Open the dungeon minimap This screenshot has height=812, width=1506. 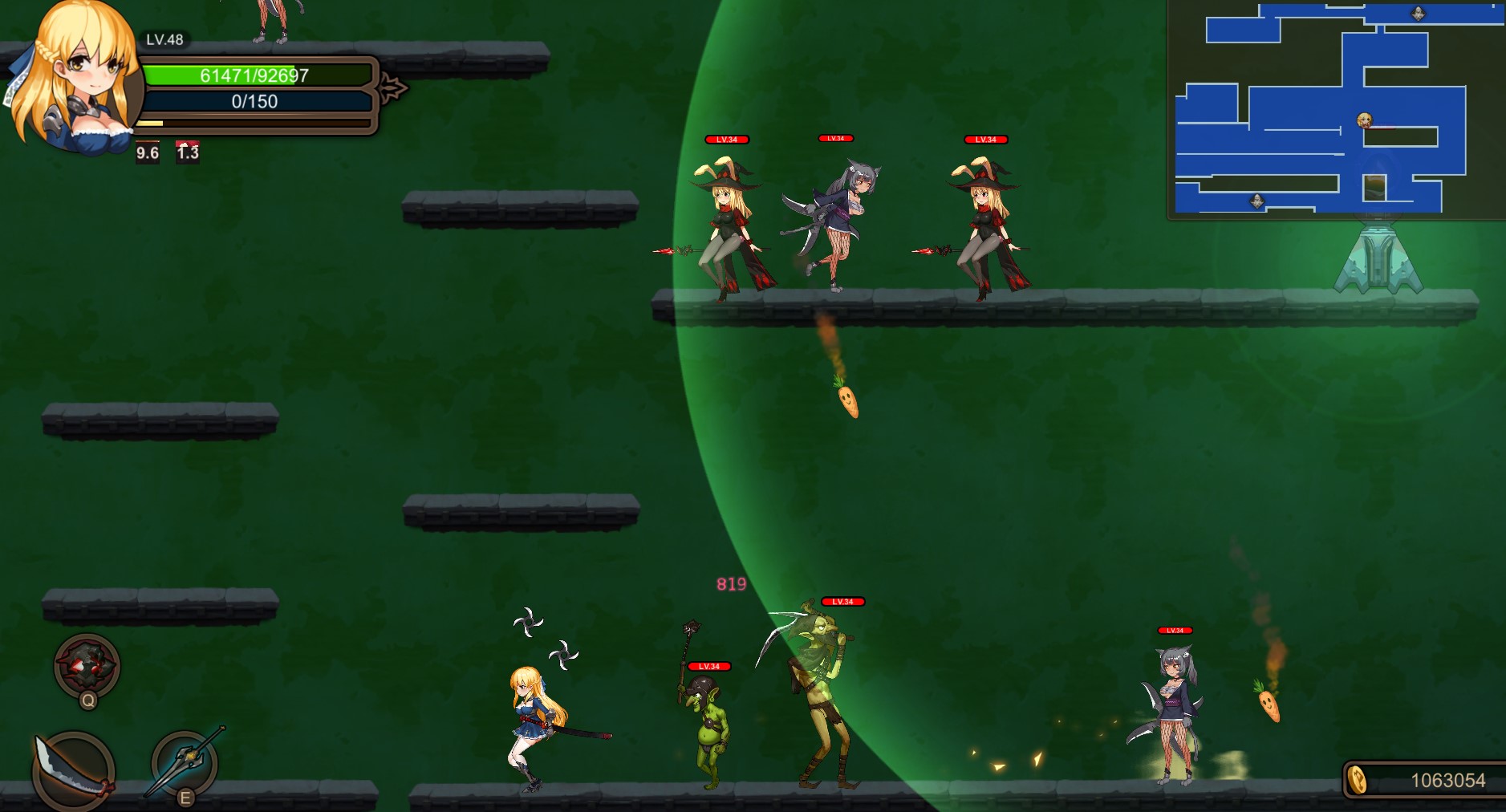pyautogui.click(x=1336, y=108)
